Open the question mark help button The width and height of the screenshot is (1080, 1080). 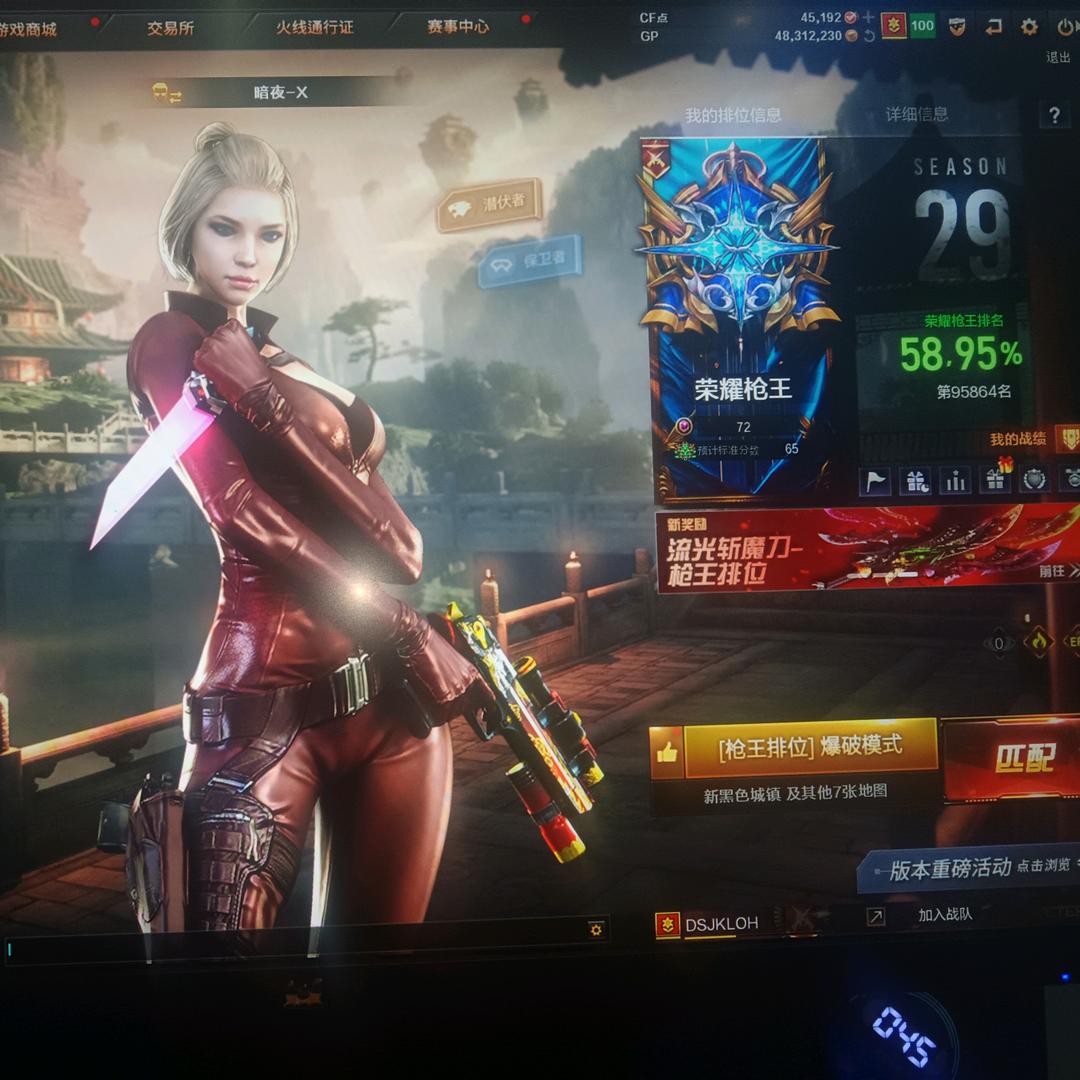click(1053, 115)
